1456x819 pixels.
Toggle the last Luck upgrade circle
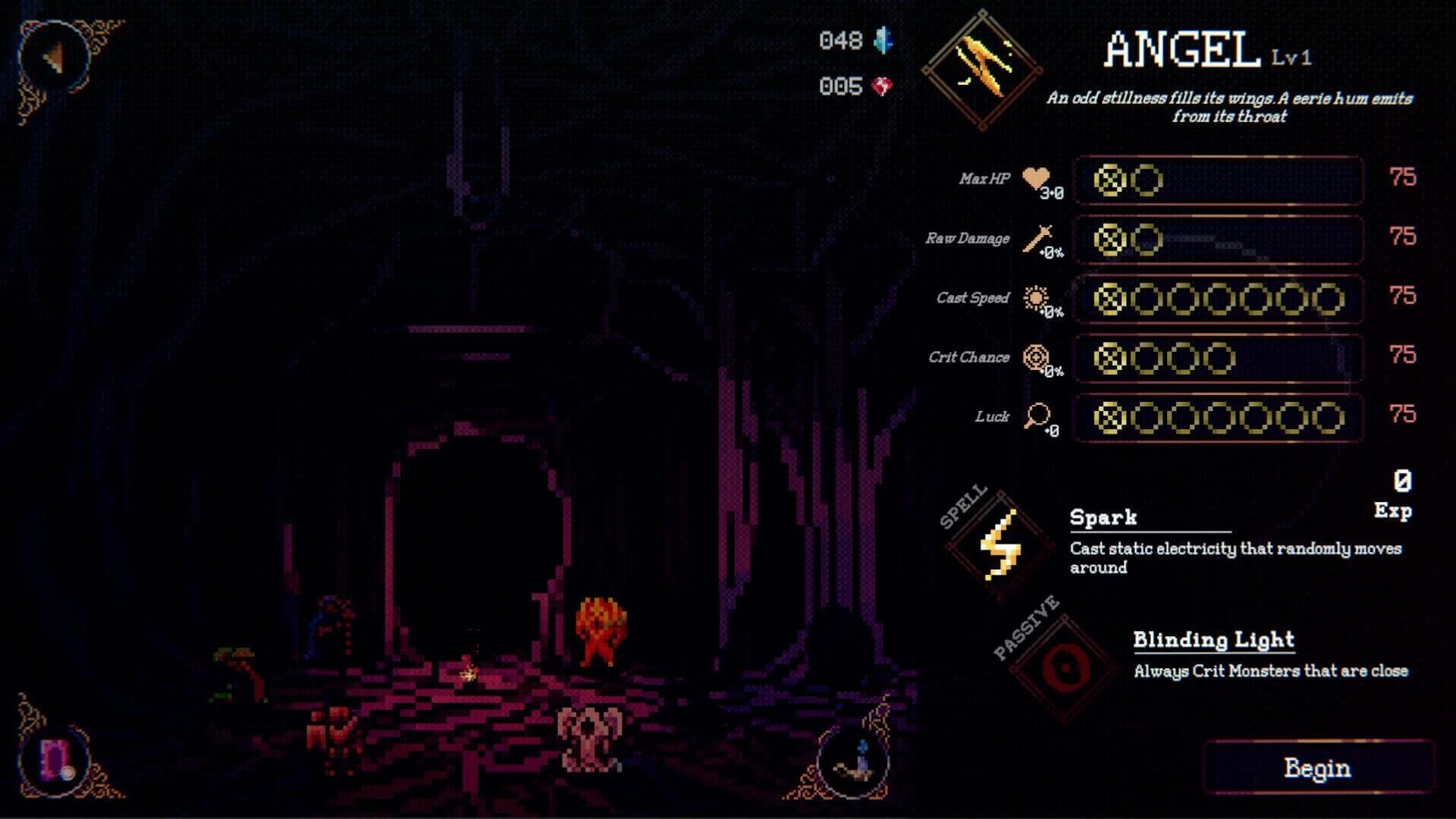pos(1329,418)
